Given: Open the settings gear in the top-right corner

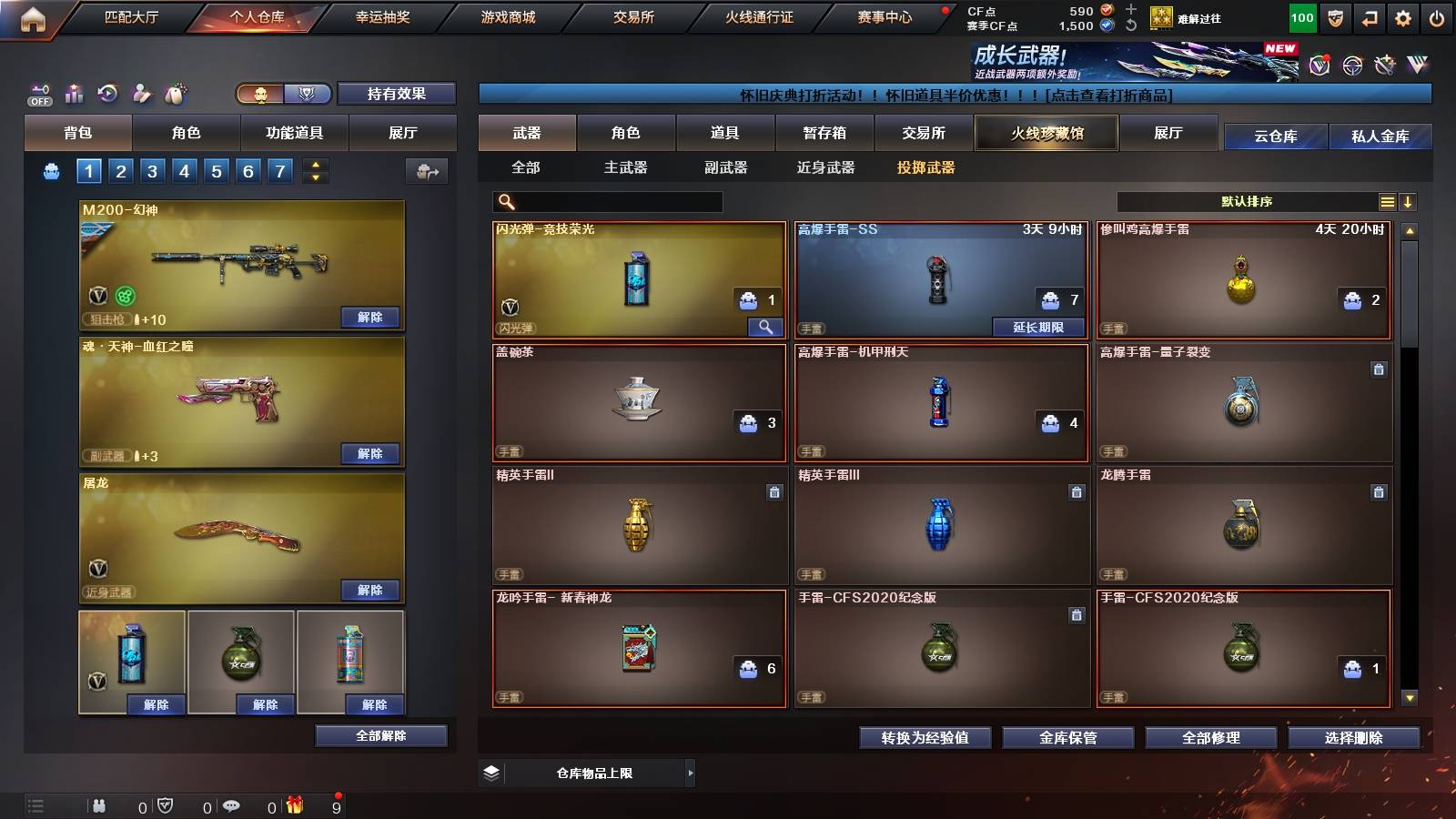Looking at the screenshot, I should tap(1400, 16).
